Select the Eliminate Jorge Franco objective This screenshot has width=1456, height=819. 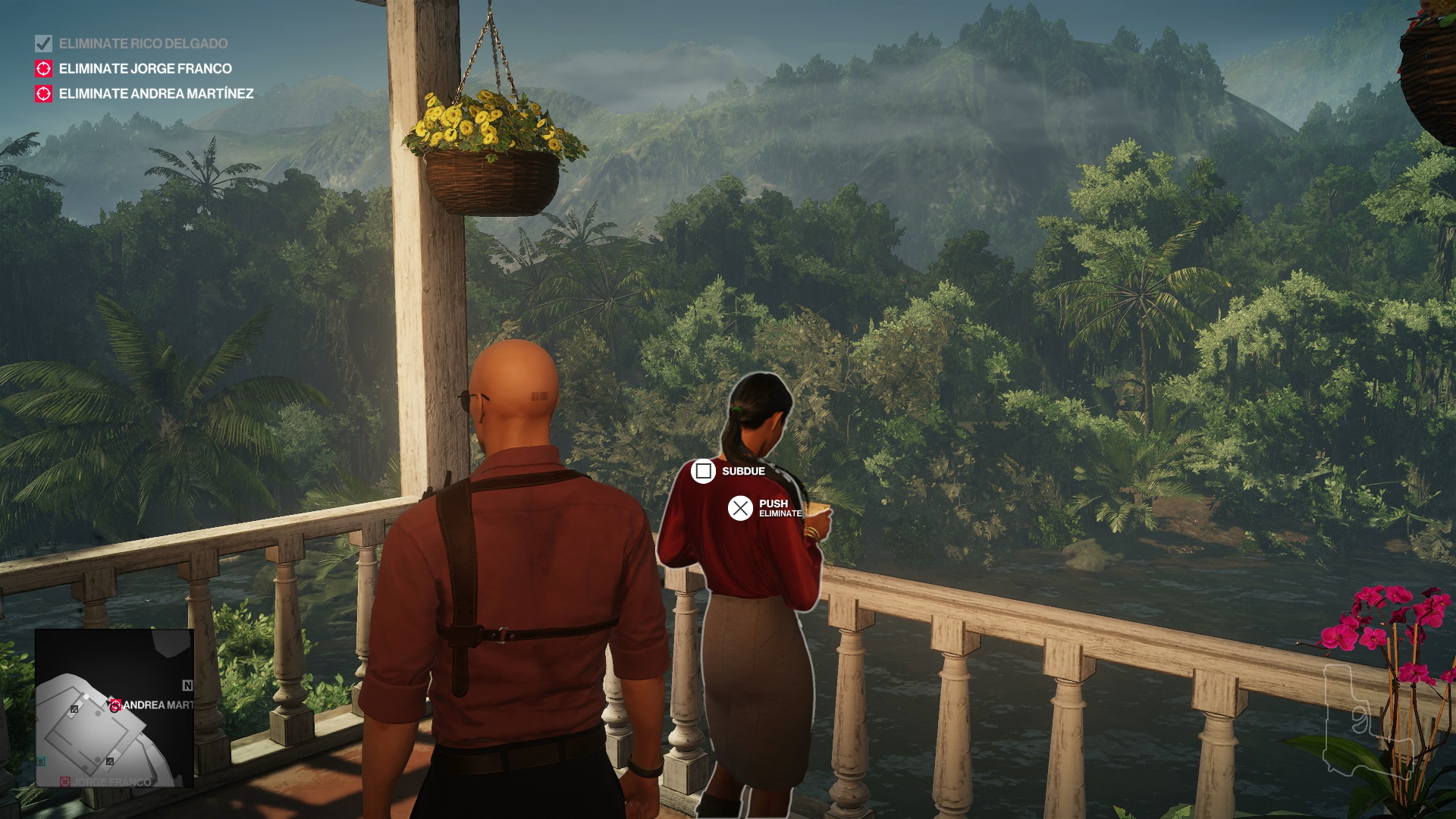(x=145, y=69)
